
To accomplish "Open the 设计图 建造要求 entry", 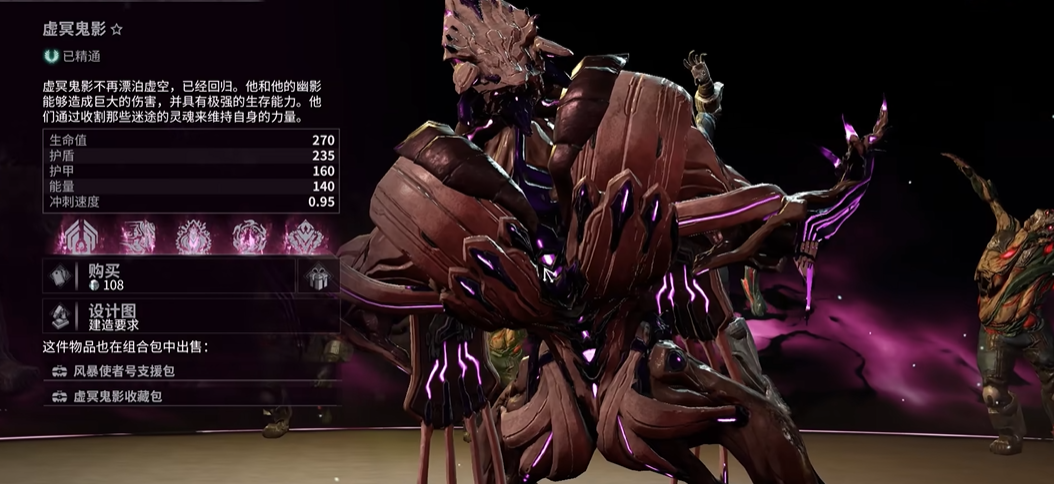I will [x=190, y=316].
